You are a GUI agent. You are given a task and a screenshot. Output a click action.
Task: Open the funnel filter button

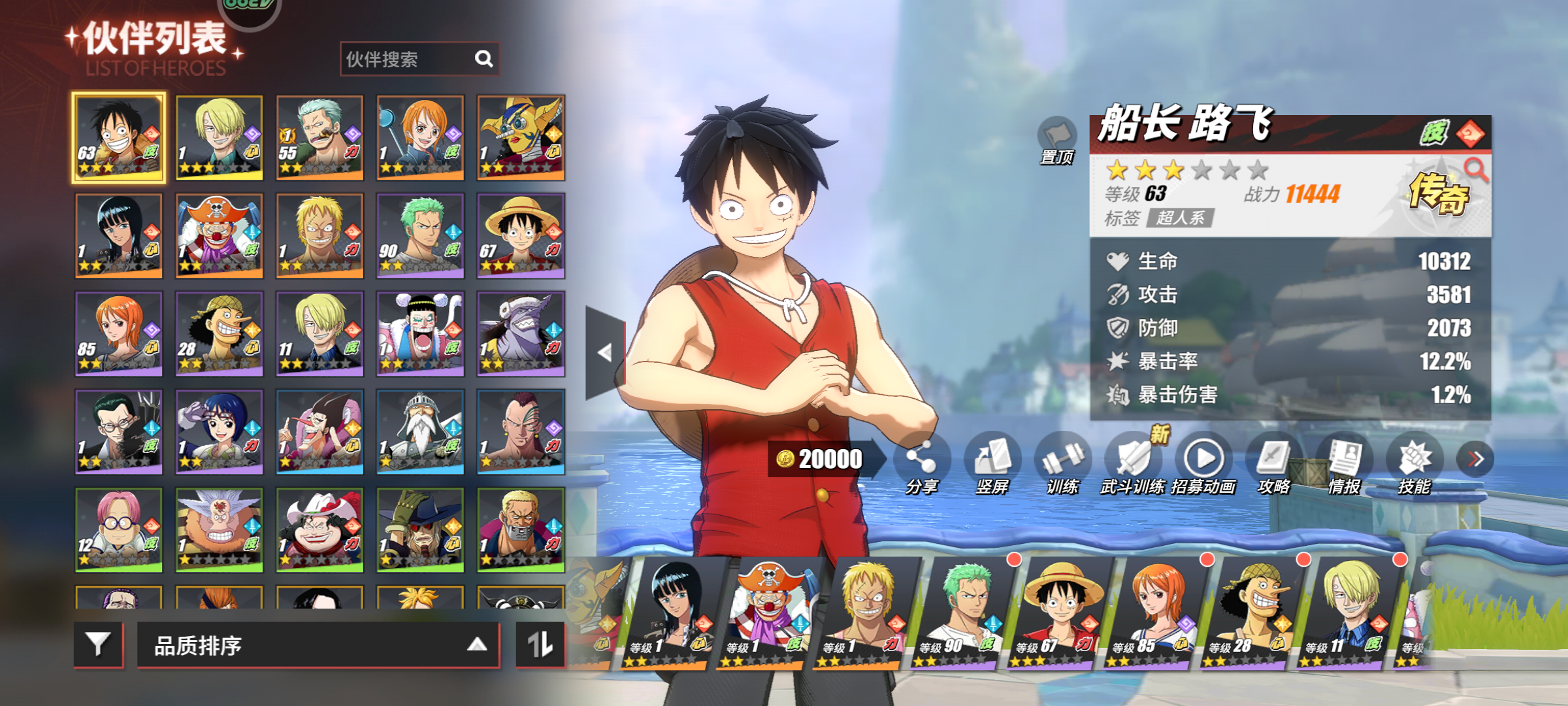(x=98, y=645)
